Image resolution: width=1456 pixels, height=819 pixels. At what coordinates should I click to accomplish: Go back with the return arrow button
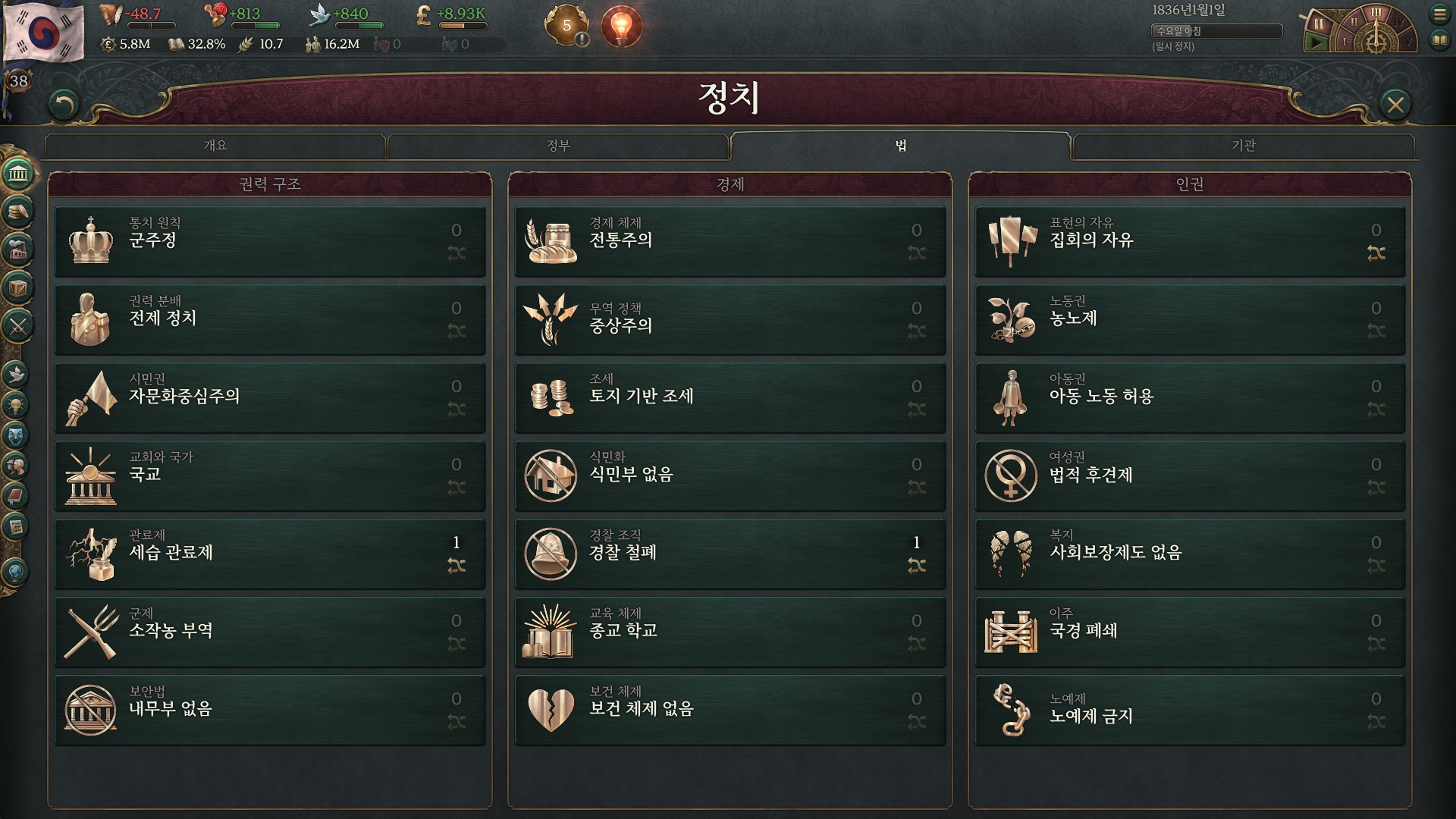tap(64, 105)
